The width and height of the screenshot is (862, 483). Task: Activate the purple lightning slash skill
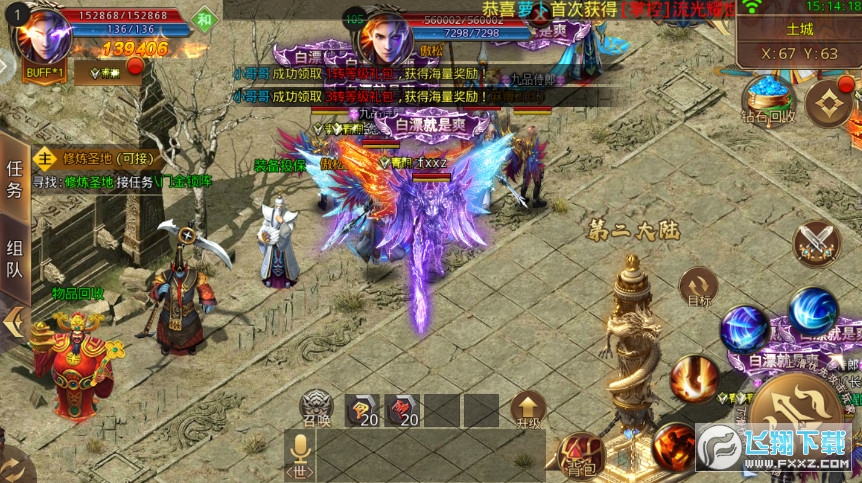(745, 328)
